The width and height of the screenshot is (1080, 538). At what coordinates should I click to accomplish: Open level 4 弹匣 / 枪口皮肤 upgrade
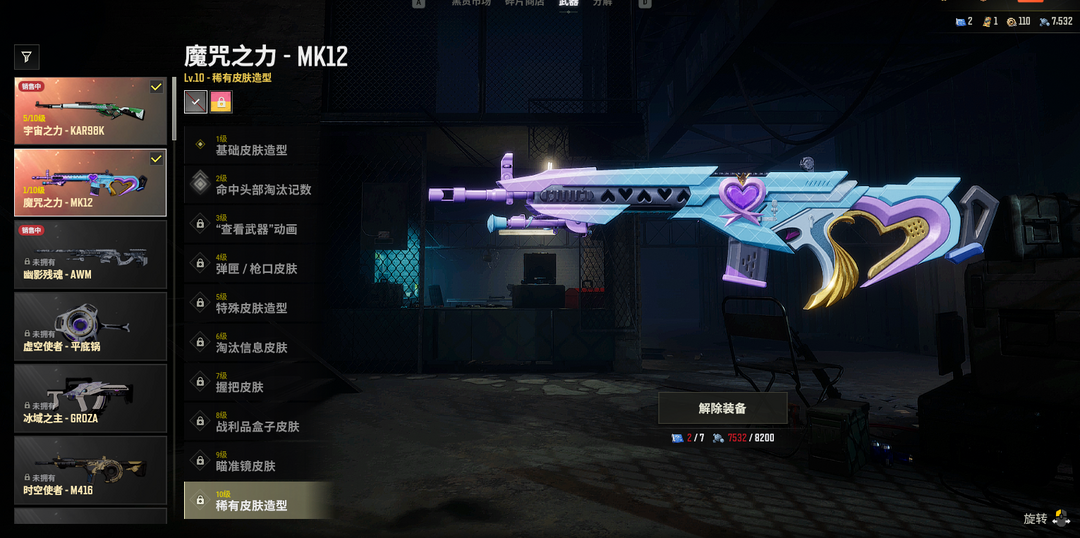click(257, 264)
